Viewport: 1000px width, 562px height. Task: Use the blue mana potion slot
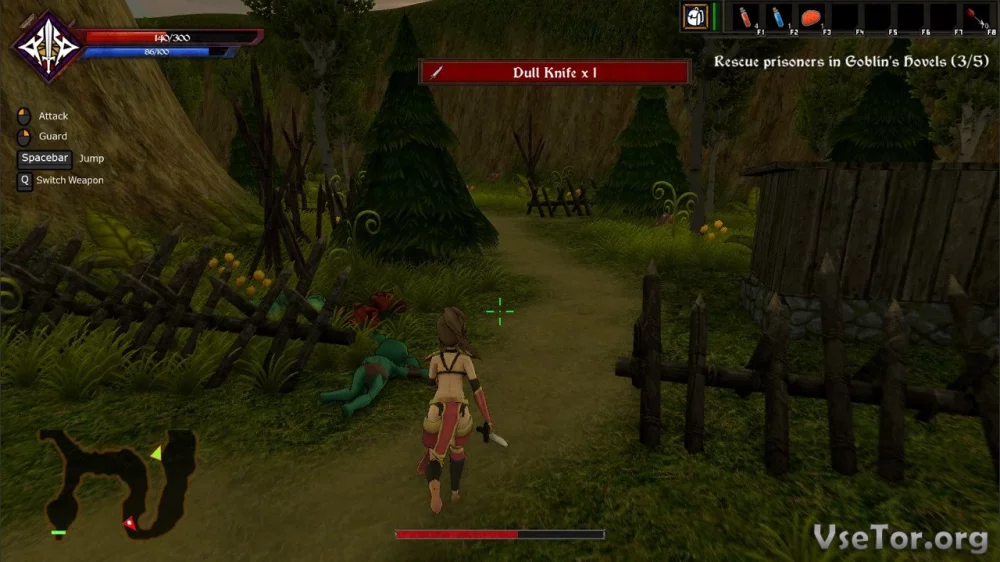tap(778, 17)
